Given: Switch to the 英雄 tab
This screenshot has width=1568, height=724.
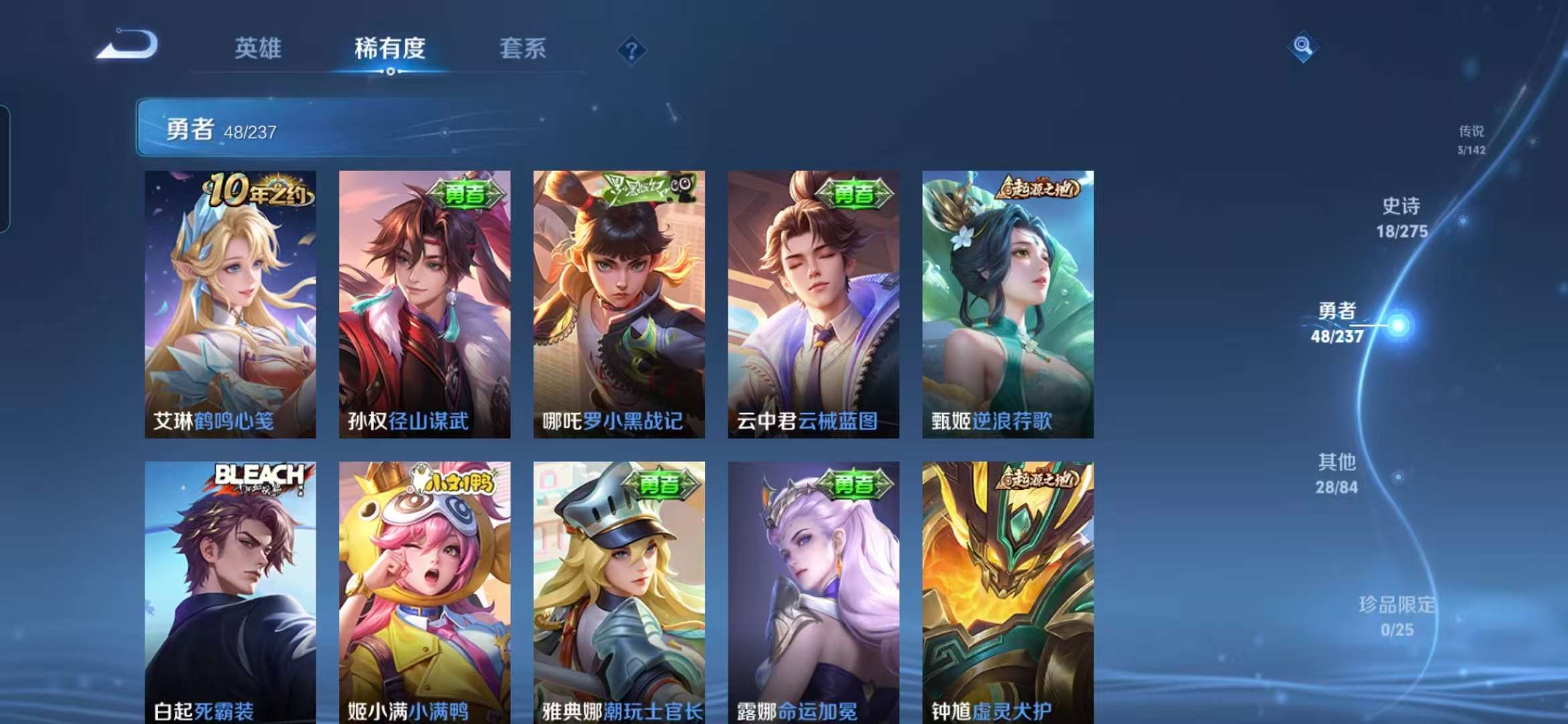Looking at the screenshot, I should click(x=259, y=48).
